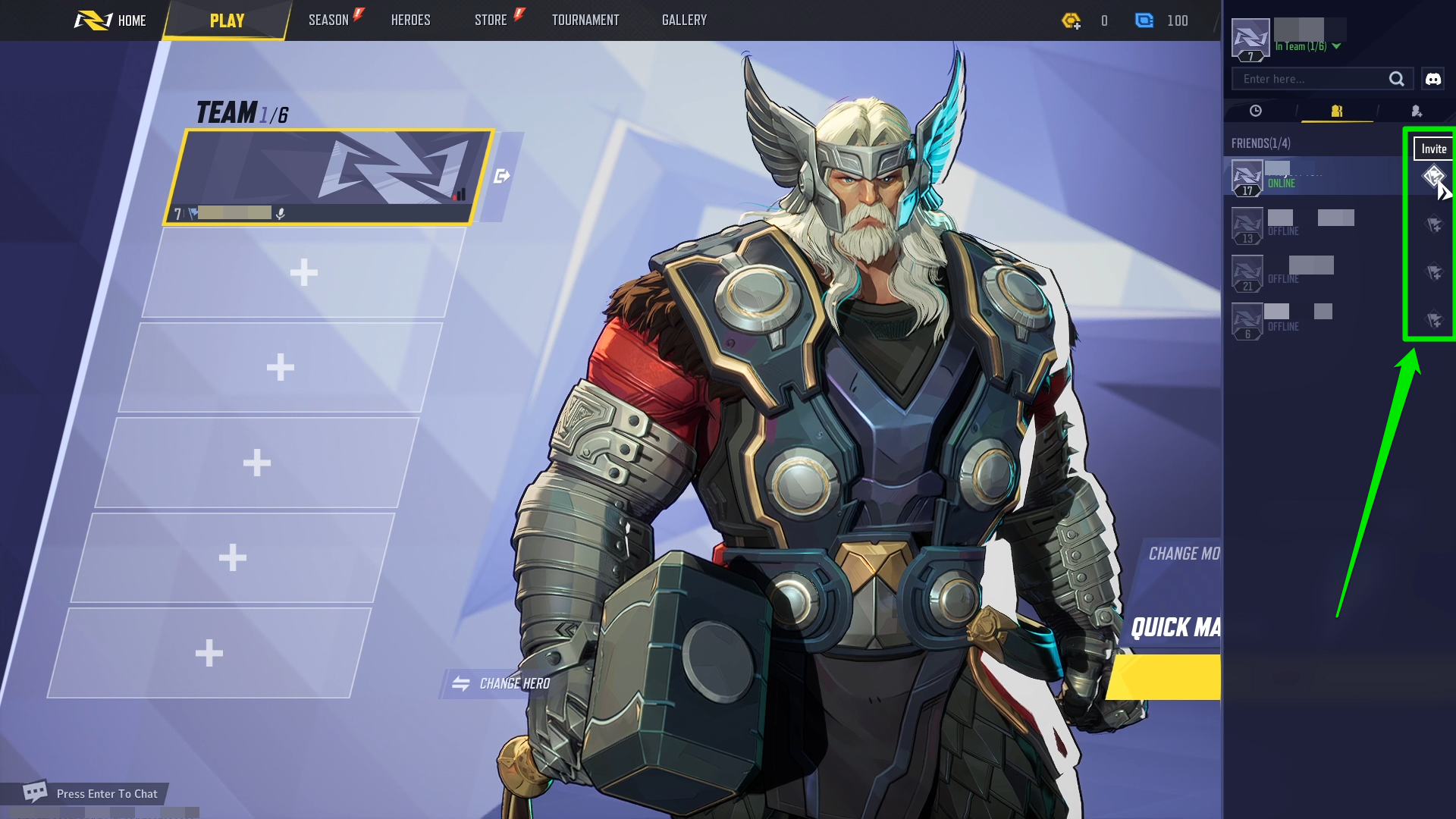Select the PLAY tab
Image resolution: width=1456 pixels, height=819 pixels.
(x=227, y=20)
